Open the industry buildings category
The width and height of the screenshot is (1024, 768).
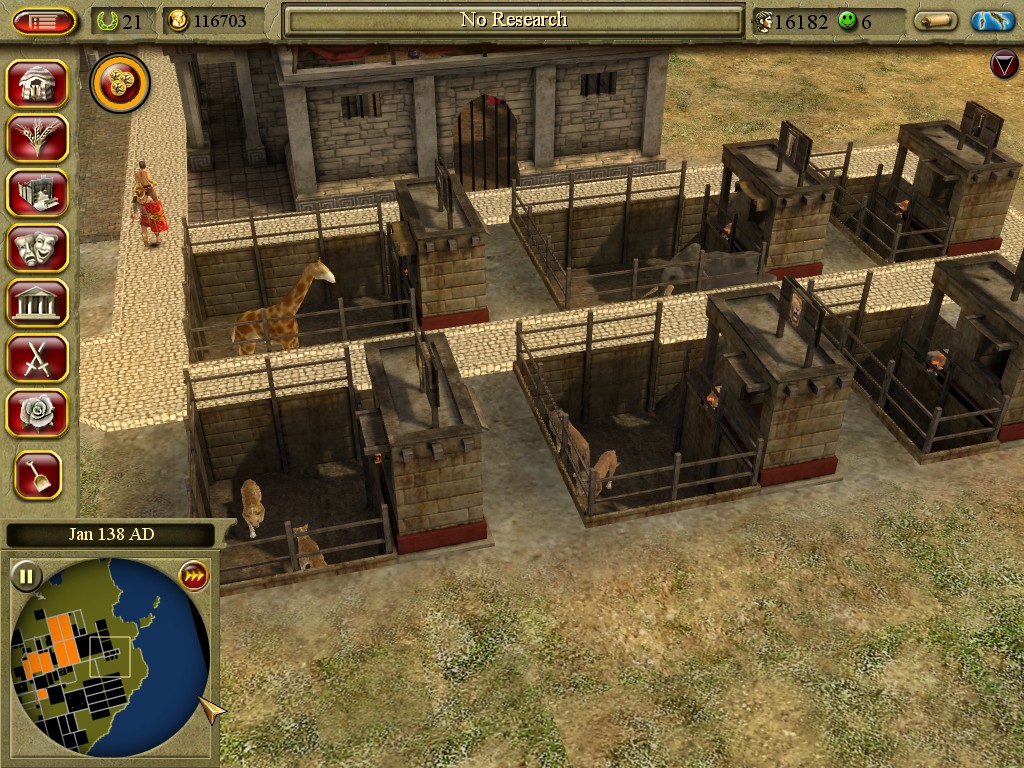37,193
